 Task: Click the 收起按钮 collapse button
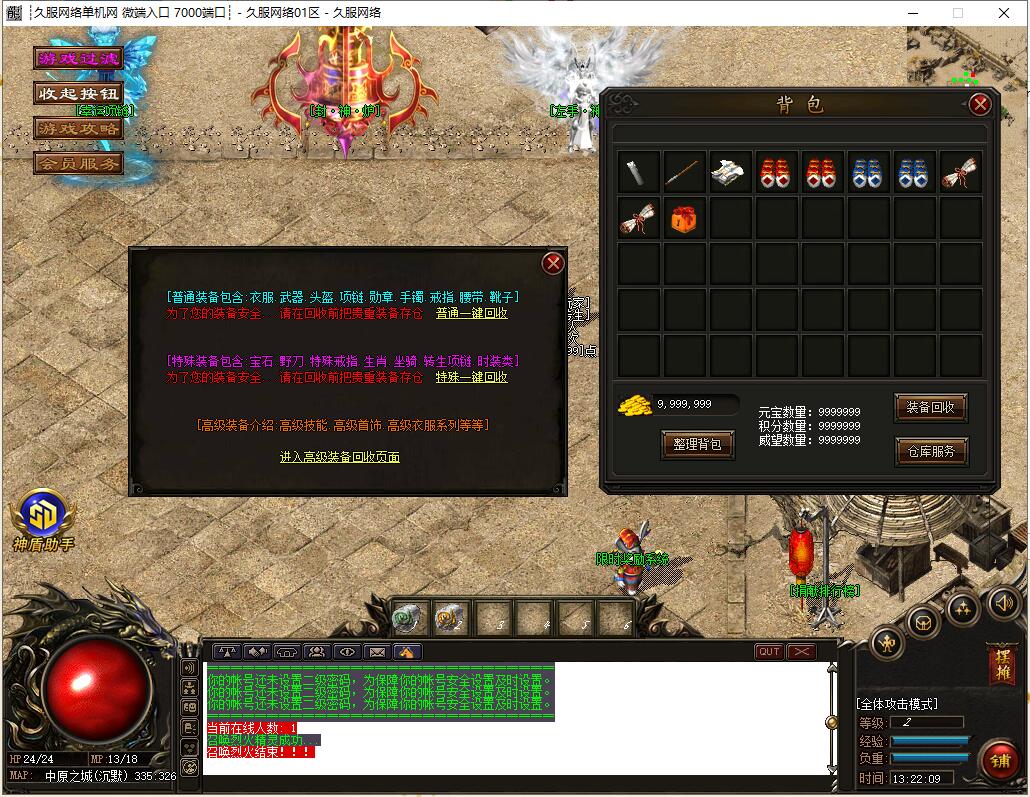pos(78,93)
